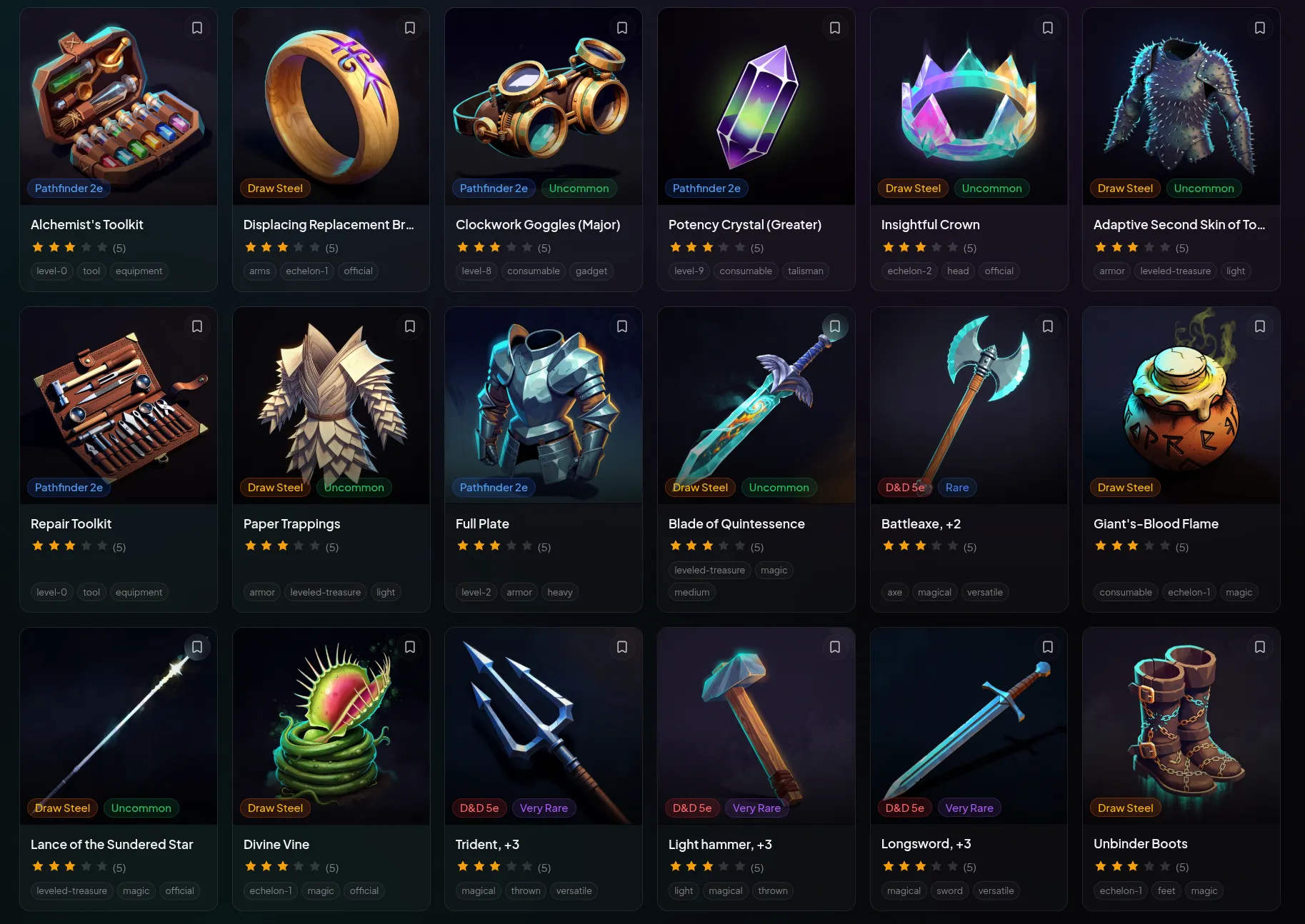
Task: Bookmark the Potency Crystal (Greater) item
Action: pos(835,27)
